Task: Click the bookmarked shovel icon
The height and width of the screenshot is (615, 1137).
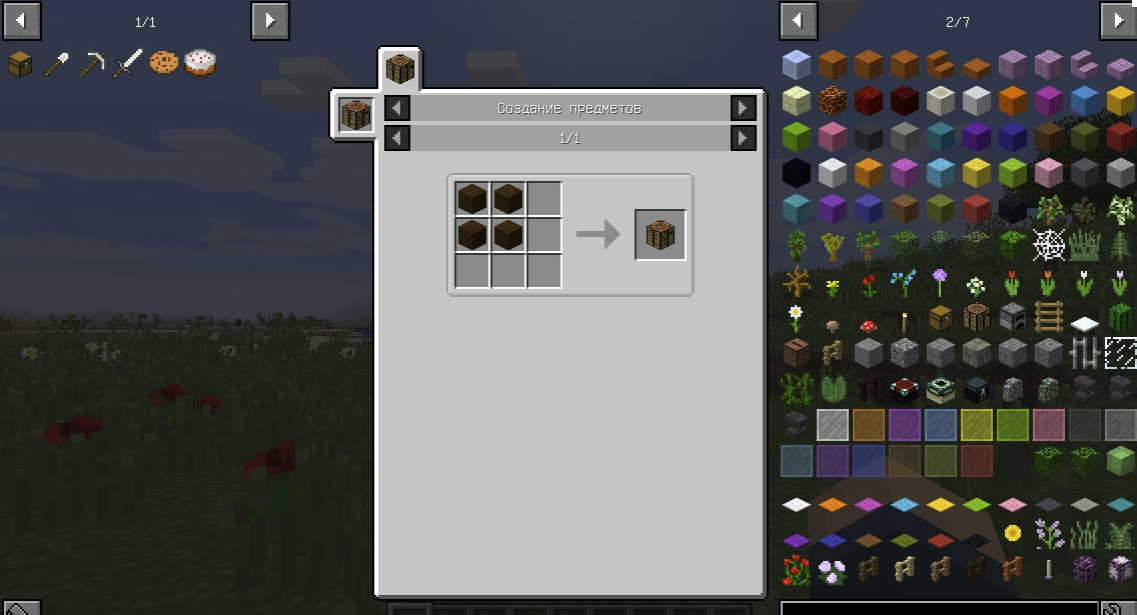Action: (x=56, y=63)
